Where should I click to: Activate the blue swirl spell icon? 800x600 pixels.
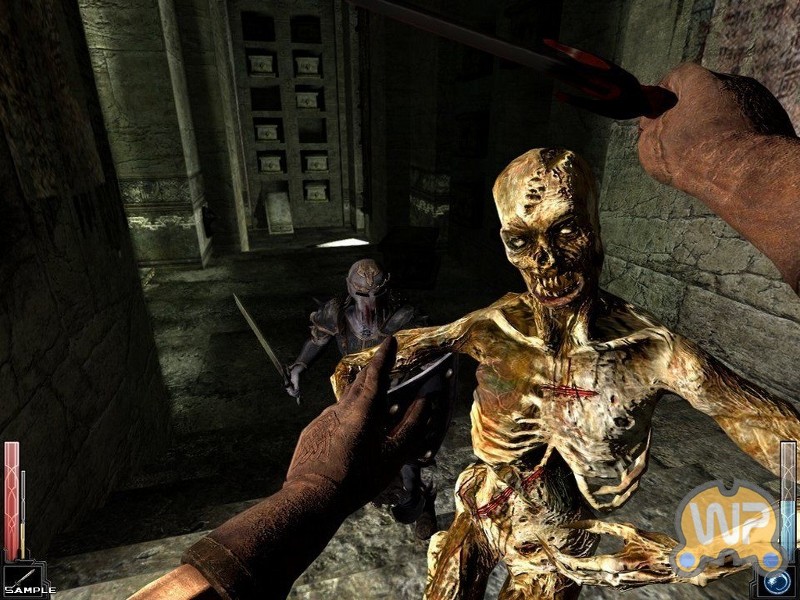click(x=775, y=582)
